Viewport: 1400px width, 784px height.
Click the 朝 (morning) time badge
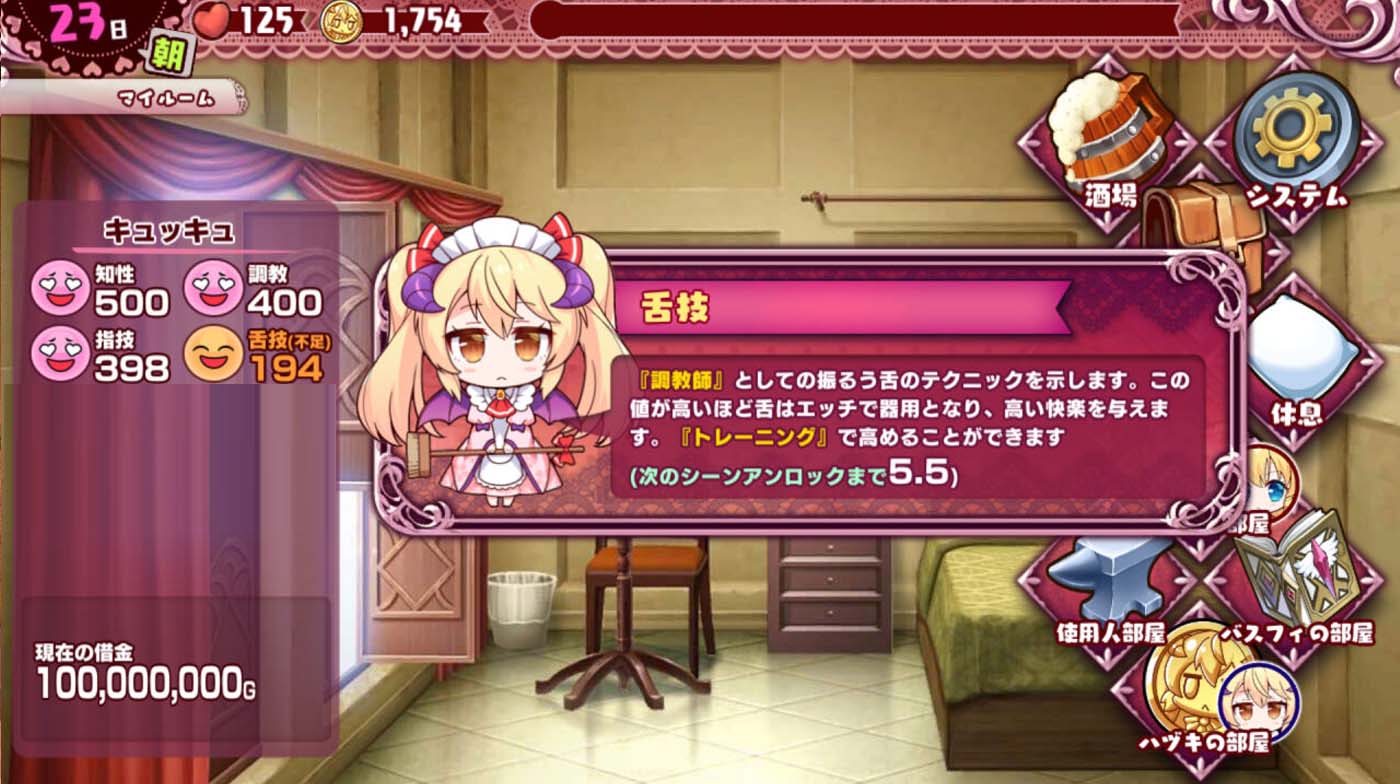[167, 54]
